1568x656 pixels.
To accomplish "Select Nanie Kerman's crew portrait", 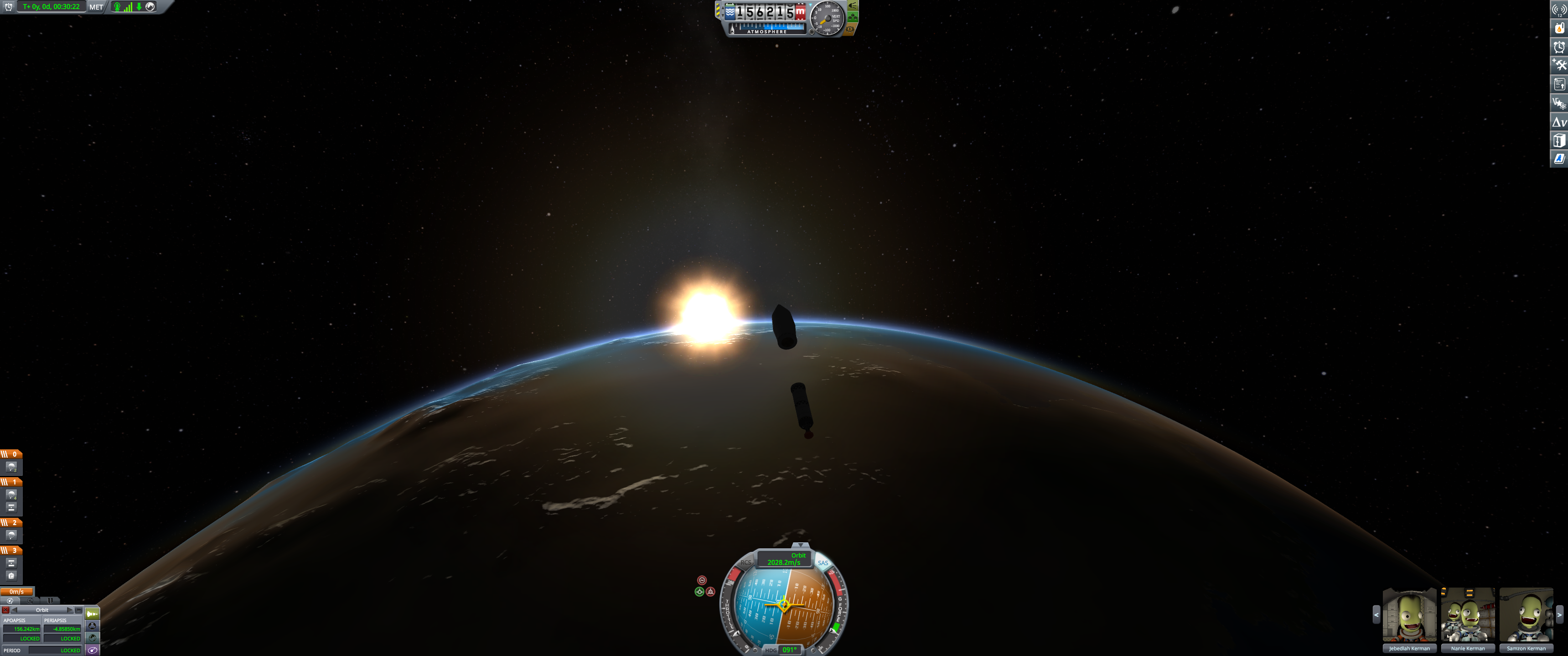I will (1468, 615).
